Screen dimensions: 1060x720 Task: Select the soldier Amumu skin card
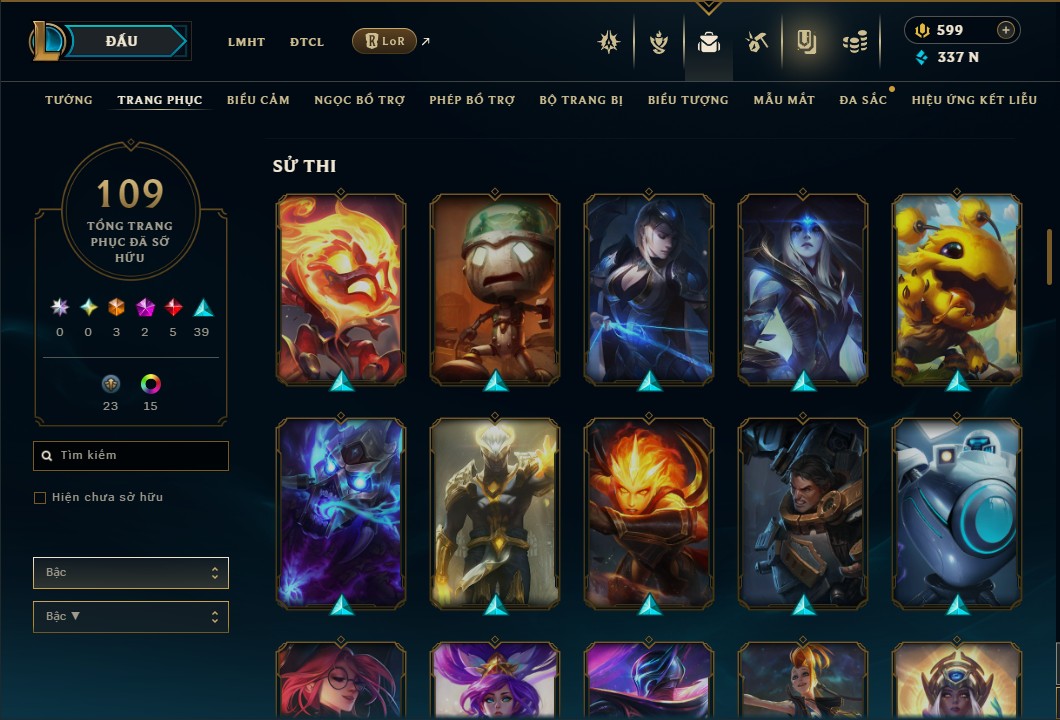[495, 289]
